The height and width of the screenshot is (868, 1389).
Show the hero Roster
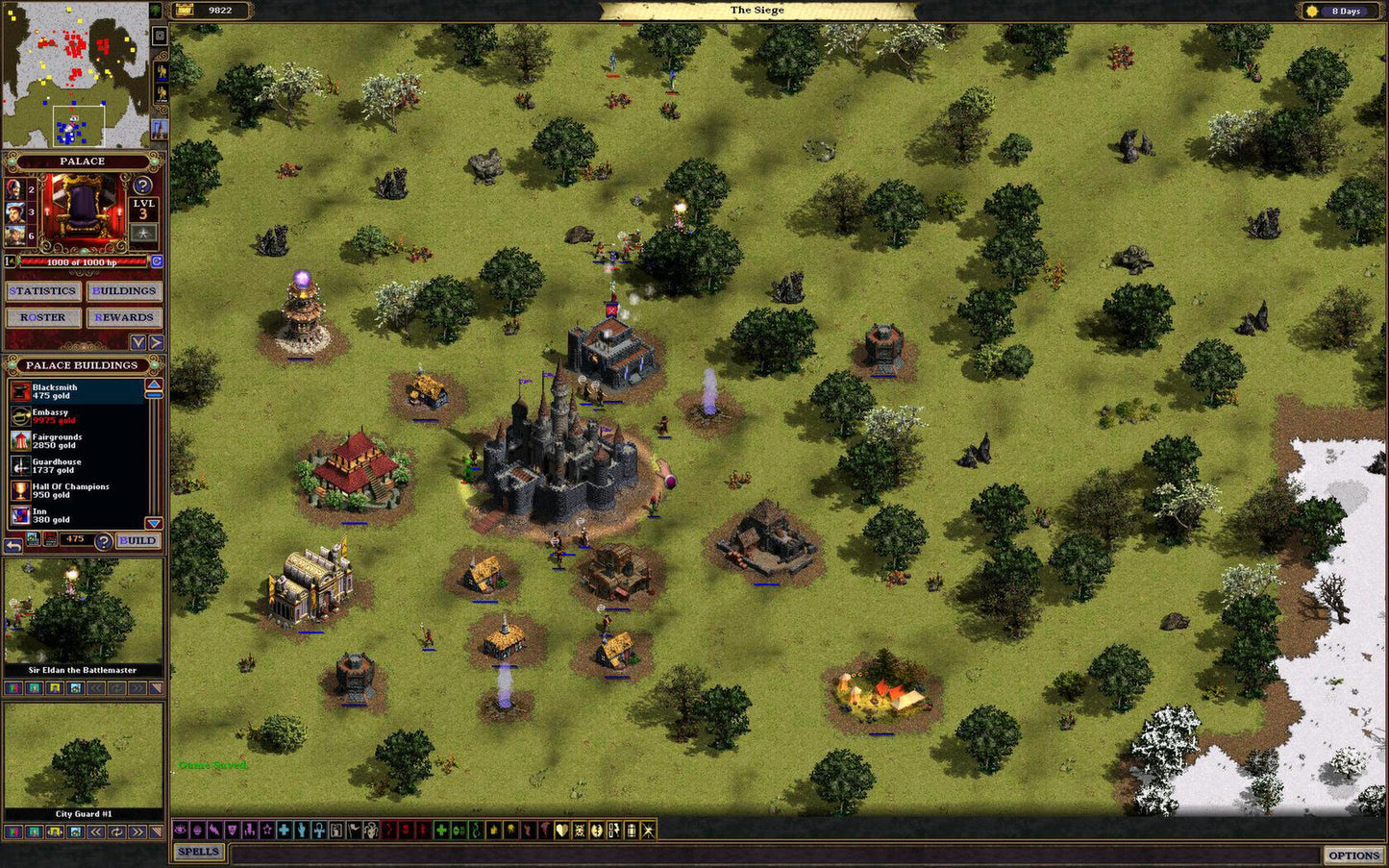(x=43, y=317)
